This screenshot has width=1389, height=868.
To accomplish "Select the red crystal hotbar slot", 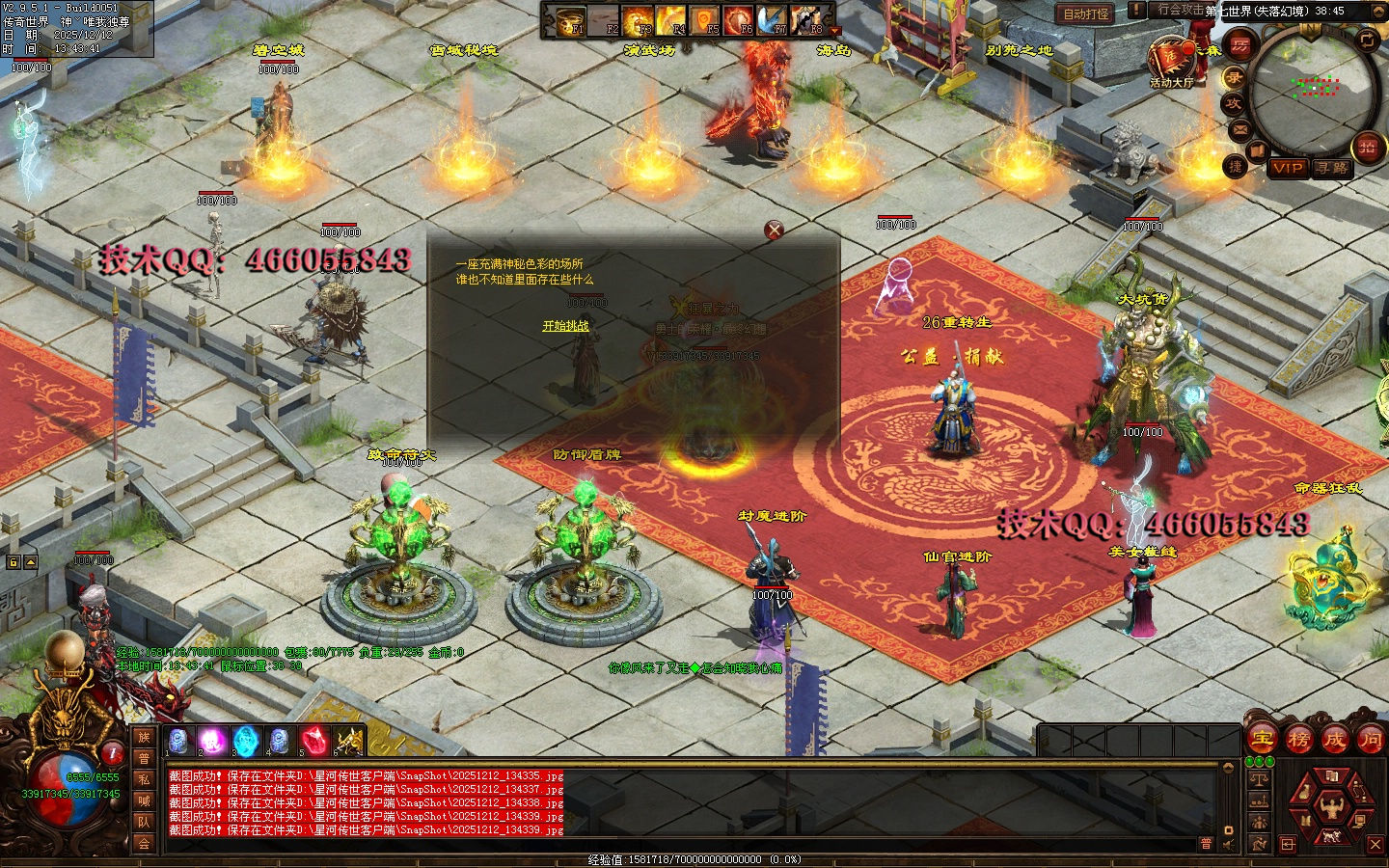I will (313, 741).
